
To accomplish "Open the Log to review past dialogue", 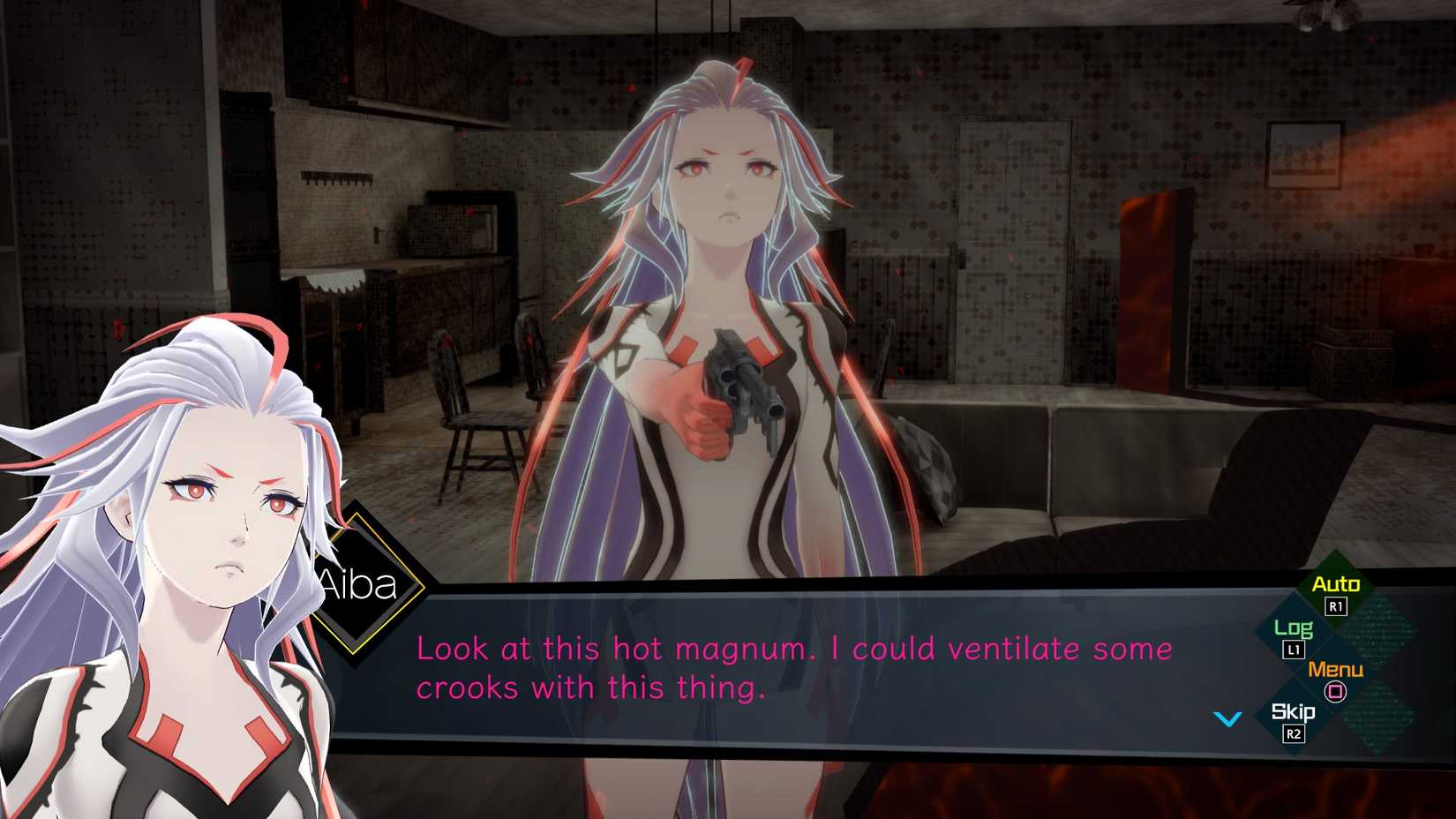I will point(1294,630).
